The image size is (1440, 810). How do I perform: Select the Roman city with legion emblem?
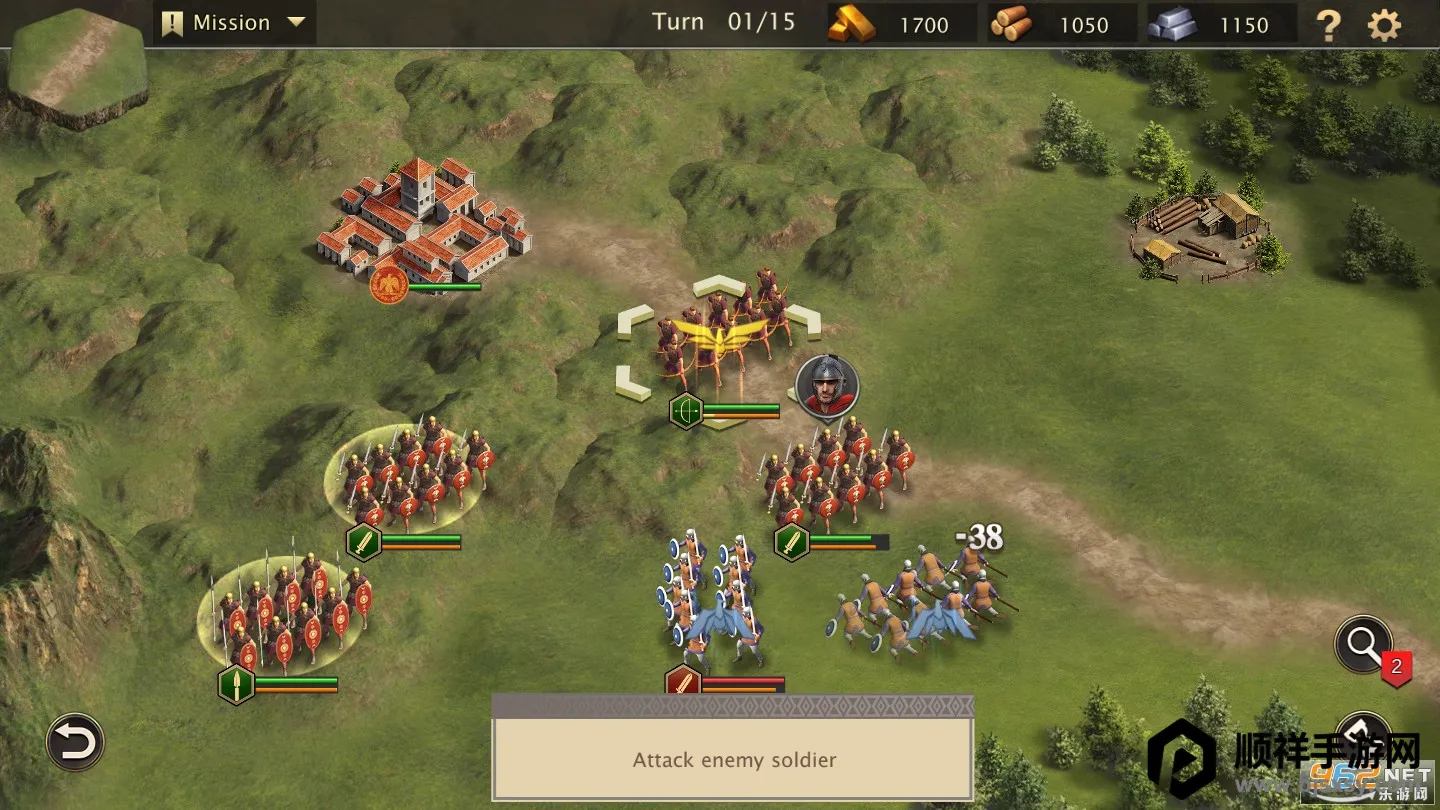[x=423, y=222]
